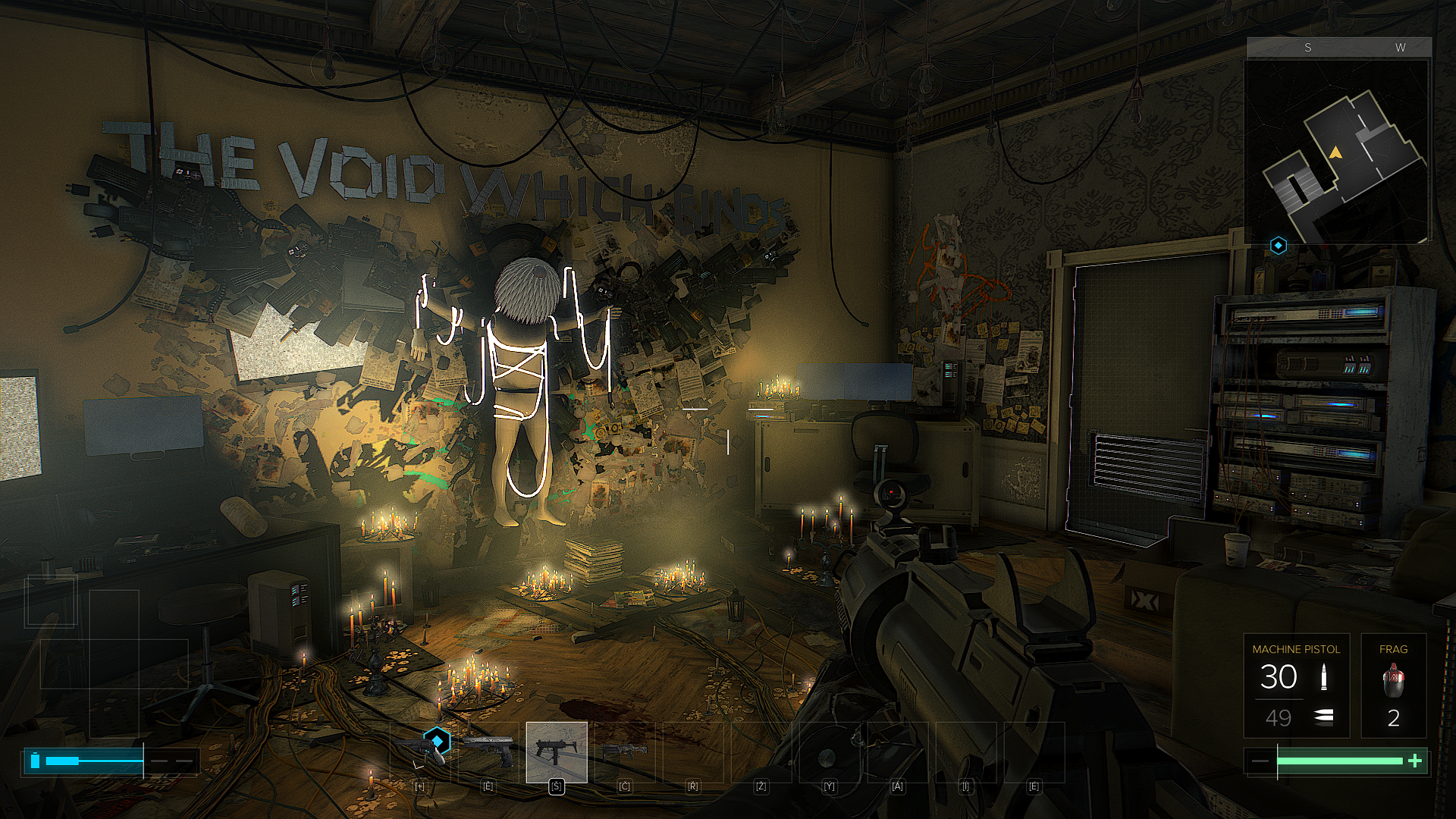Choose the highlighted machine pistol hotbar slot
The image size is (1456, 819).
coord(557,752)
